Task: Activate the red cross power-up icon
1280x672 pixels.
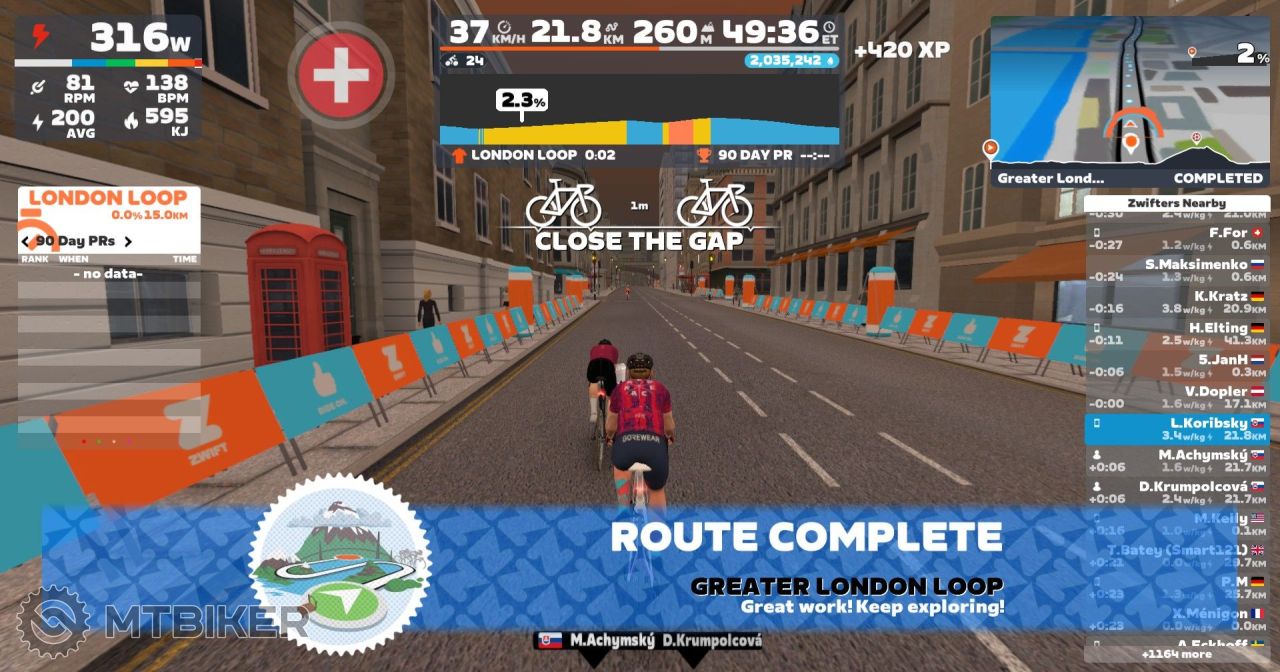Action: point(340,74)
